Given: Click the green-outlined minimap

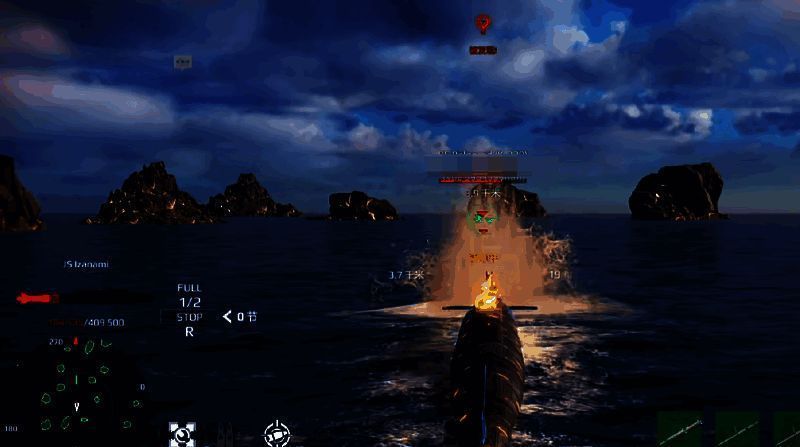Looking at the screenshot, I should click(x=78, y=384).
